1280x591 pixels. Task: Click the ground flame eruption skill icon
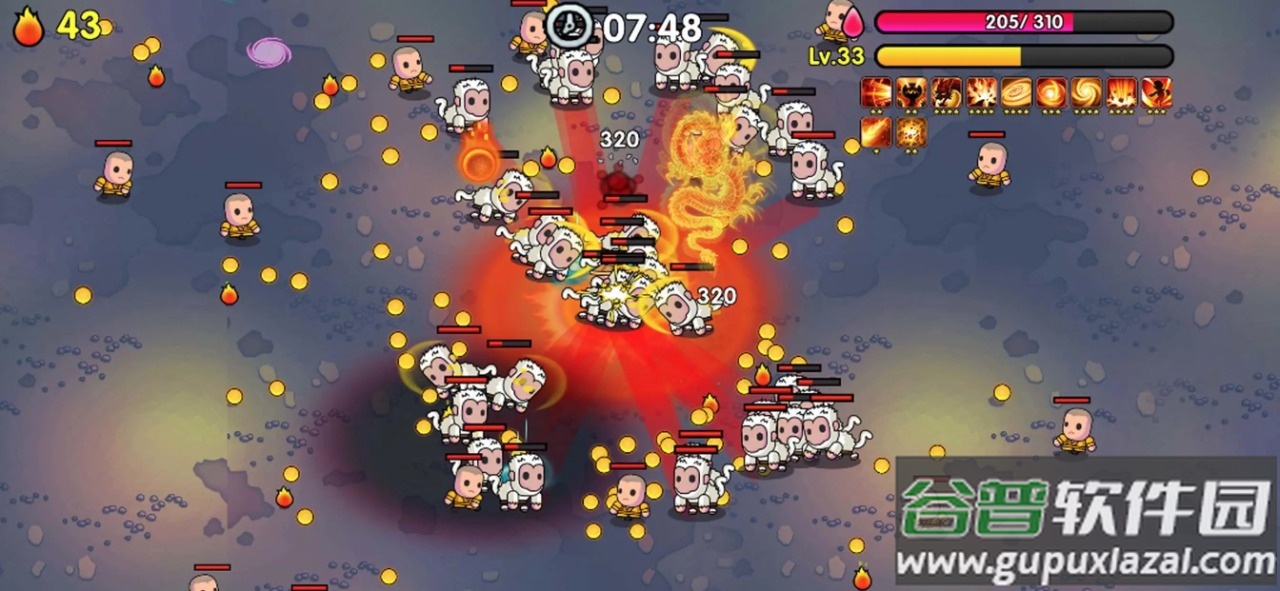[1121, 93]
